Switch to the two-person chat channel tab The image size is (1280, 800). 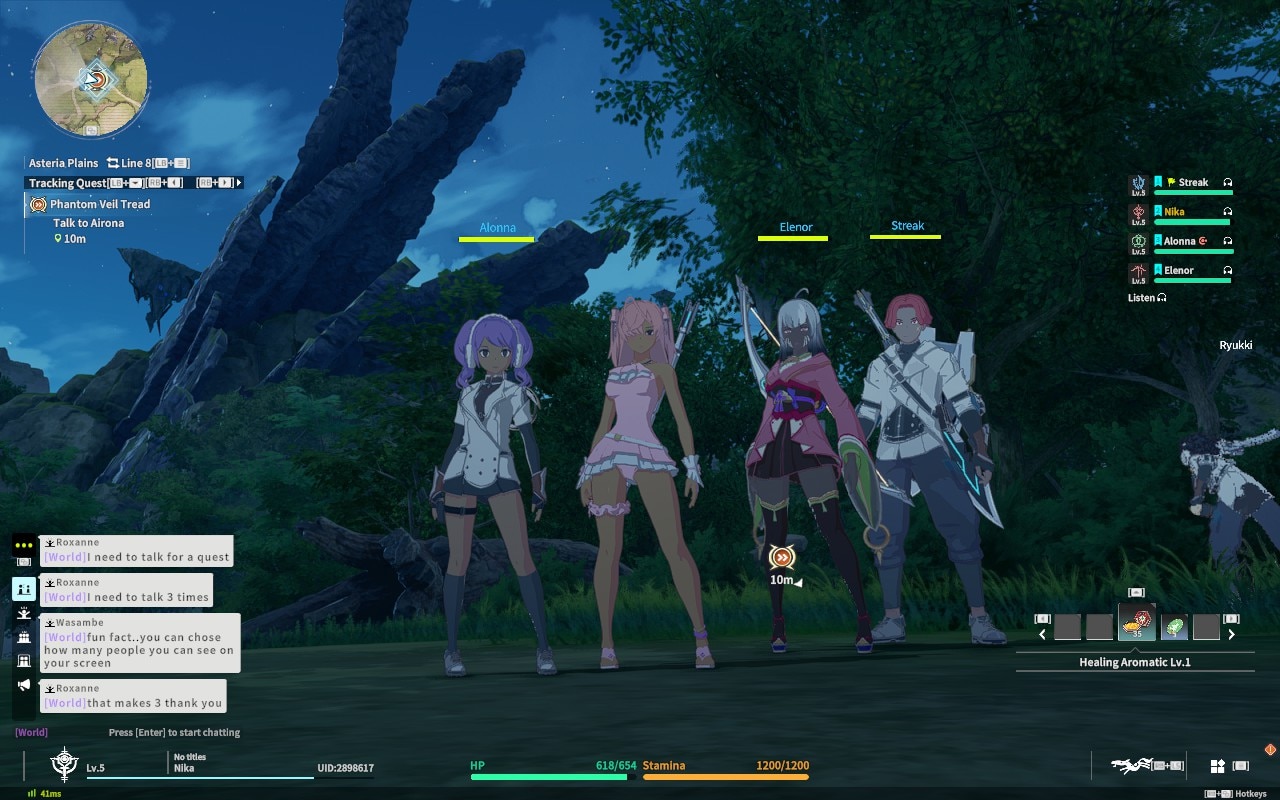(x=23, y=589)
